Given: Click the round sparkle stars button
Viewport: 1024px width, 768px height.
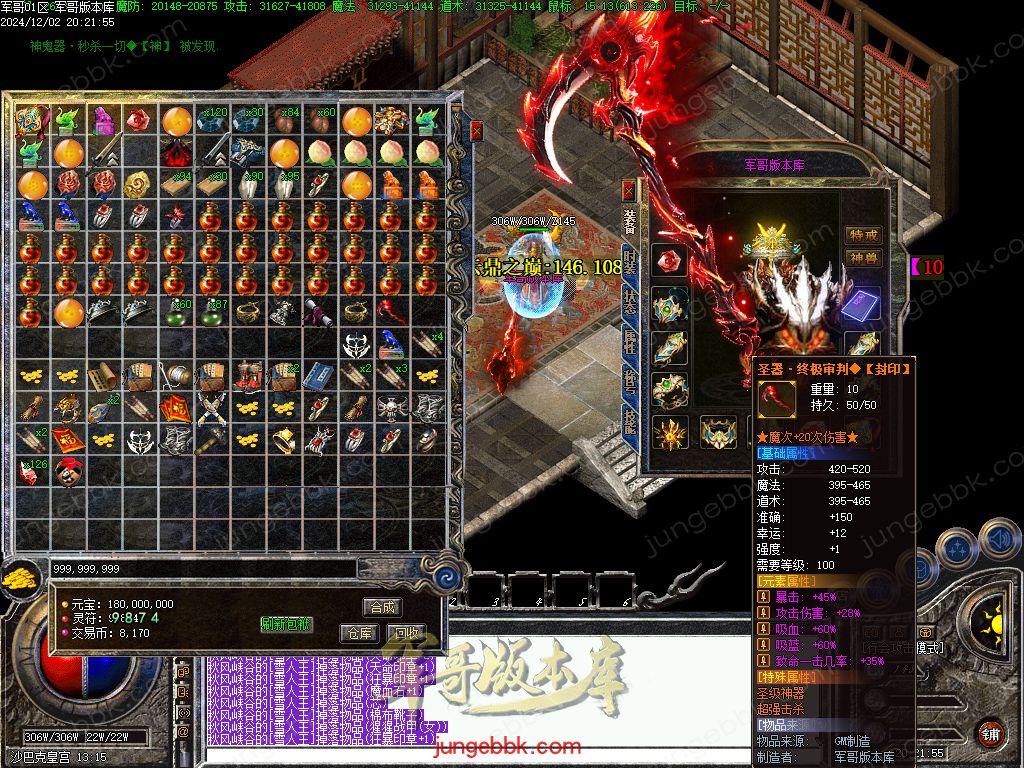Looking at the screenshot, I should click(x=959, y=548).
